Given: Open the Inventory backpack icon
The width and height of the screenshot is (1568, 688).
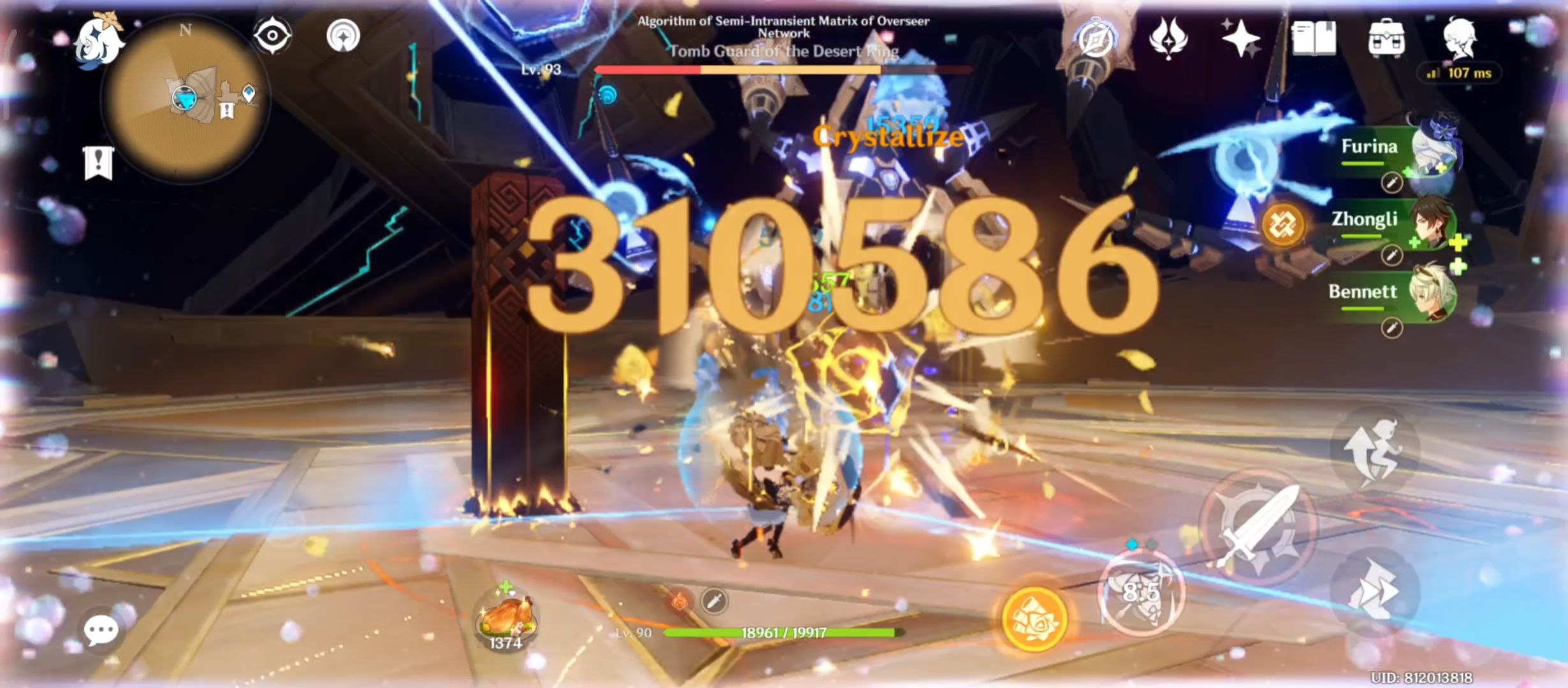Looking at the screenshot, I should 1388,38.
